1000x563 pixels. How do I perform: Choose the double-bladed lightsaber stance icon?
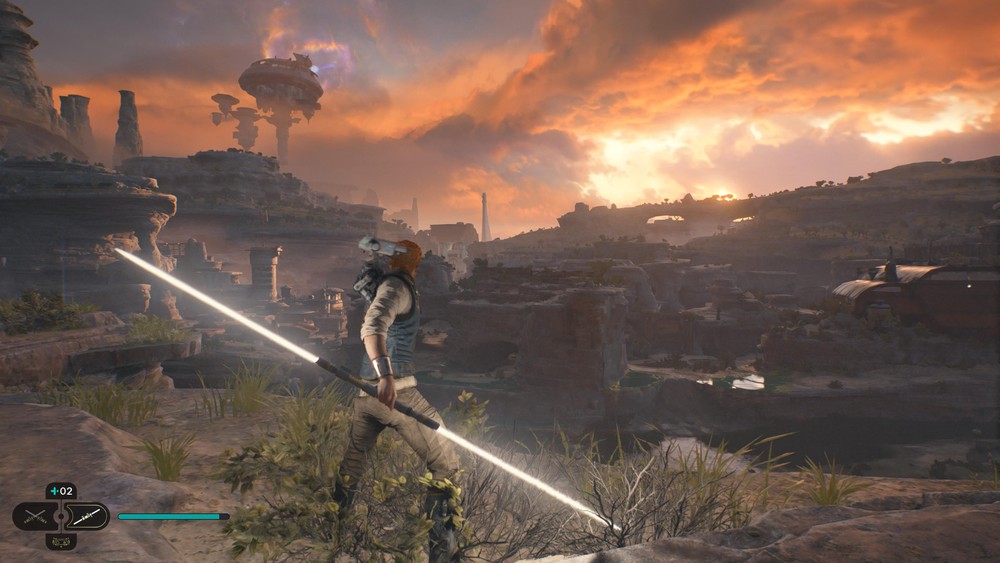pos(87,516)
